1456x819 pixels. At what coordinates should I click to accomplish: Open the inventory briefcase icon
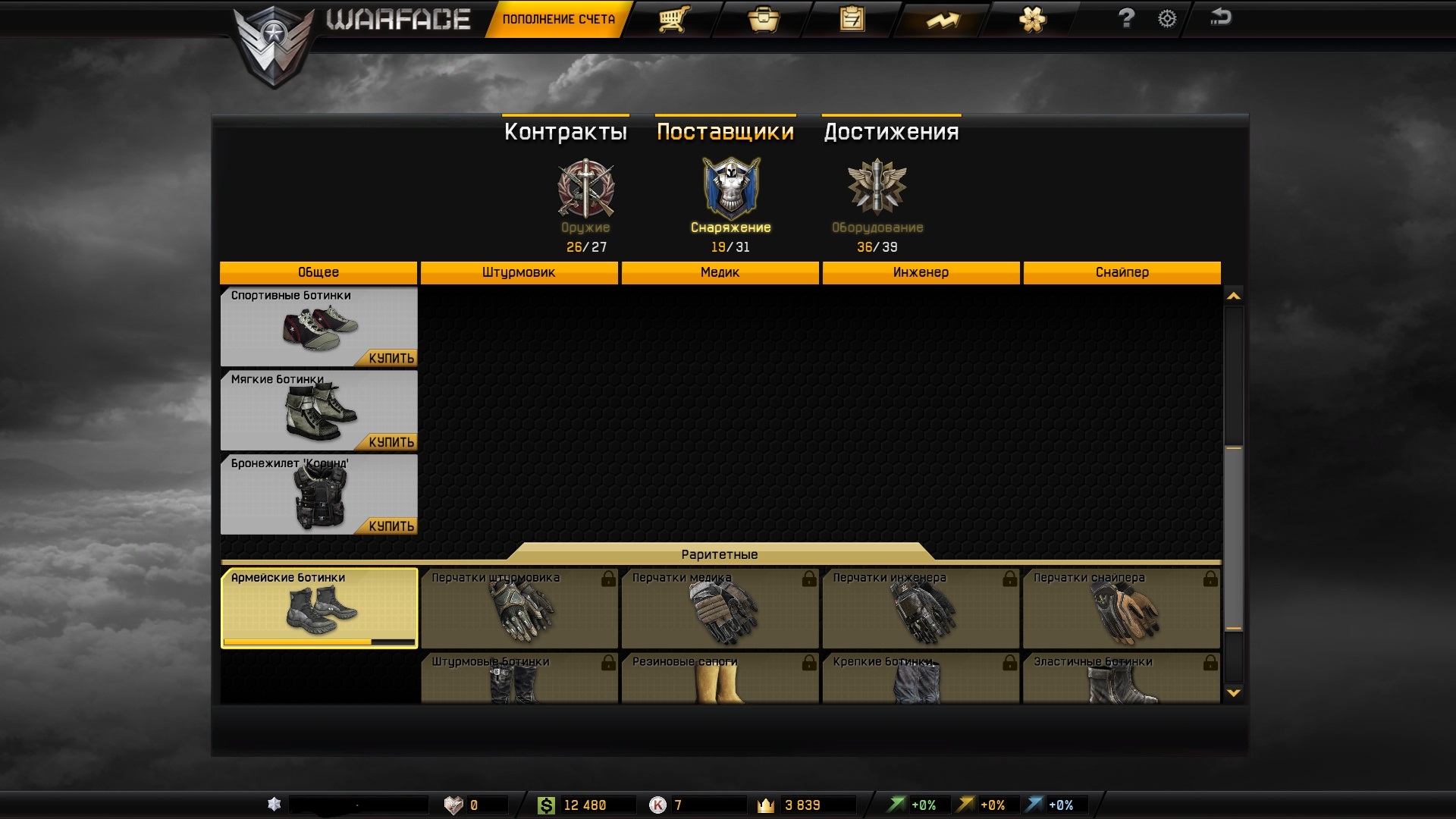[x=763, y=19]
